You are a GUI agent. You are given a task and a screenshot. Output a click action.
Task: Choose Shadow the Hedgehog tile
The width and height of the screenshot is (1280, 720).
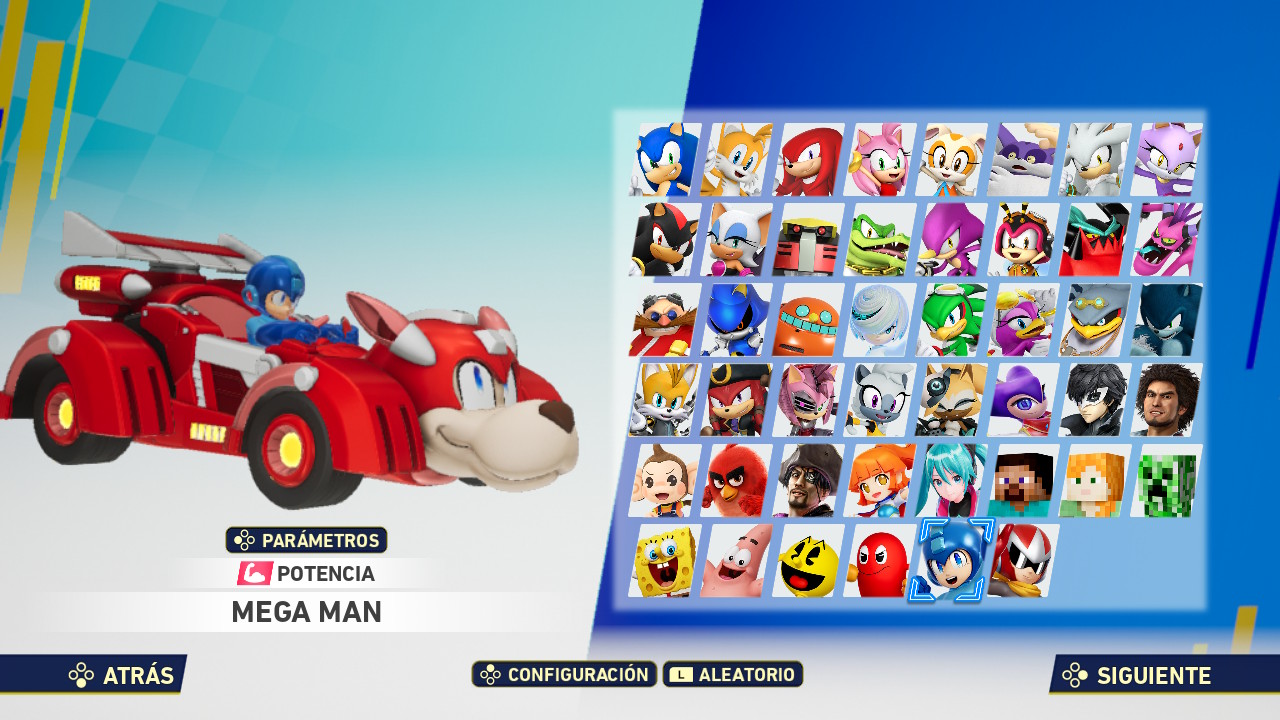[x=665, y=240]
